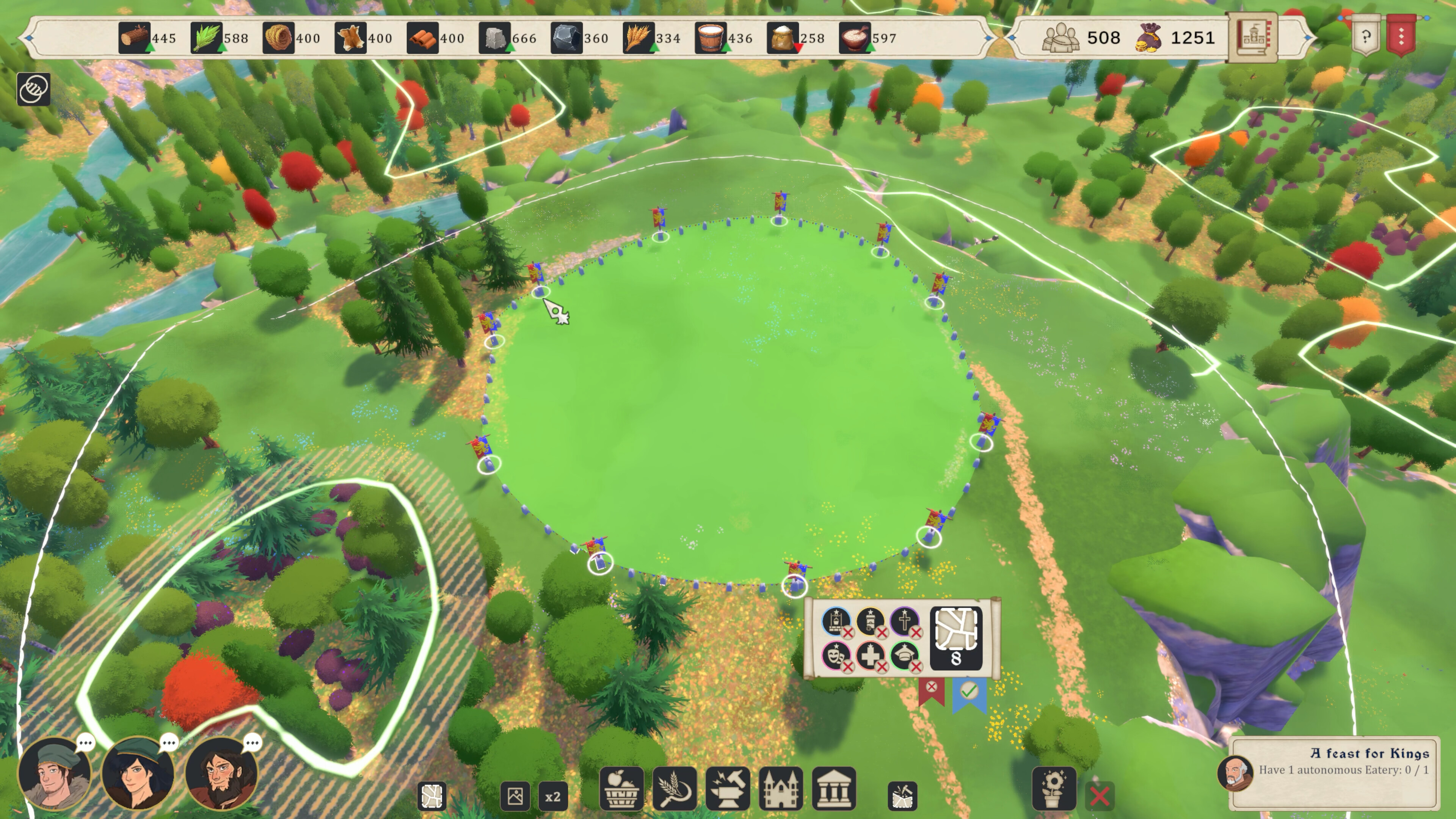The image size is (1456, 819).
Task: Open the flower pot decoration menu
Action: [x=1054, y=789]
